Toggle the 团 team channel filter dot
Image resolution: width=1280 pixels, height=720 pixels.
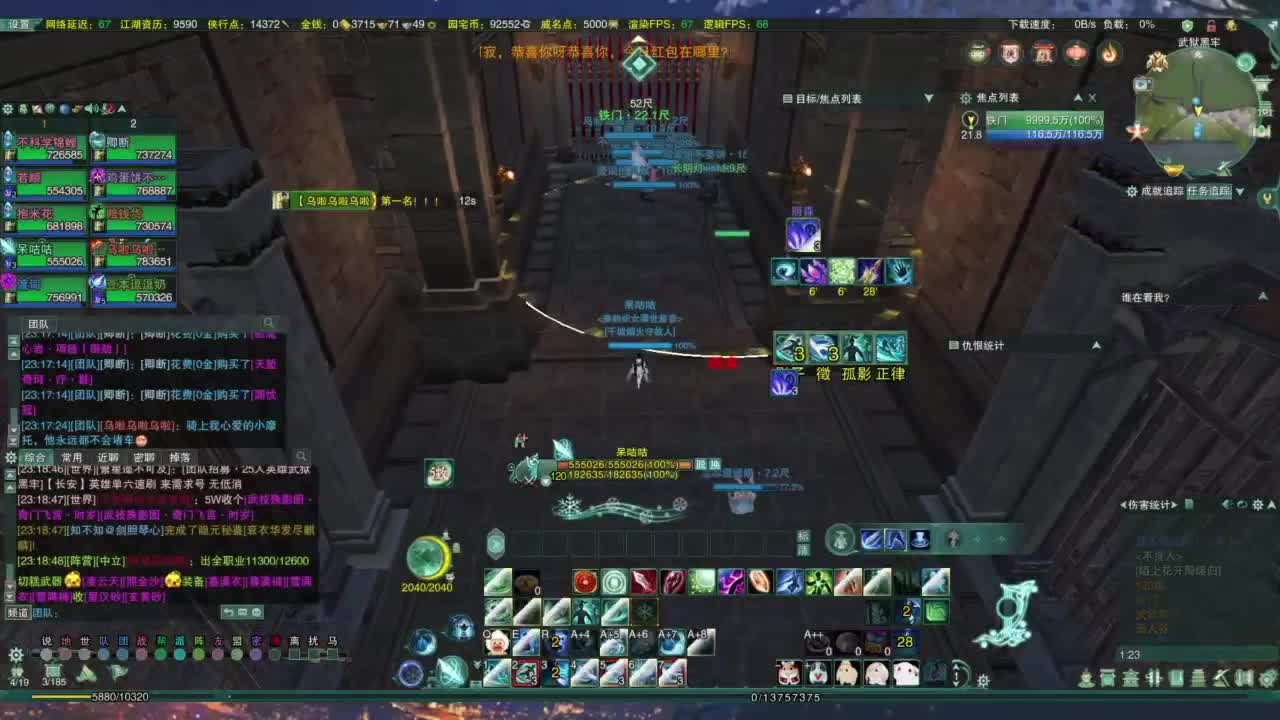click(121, 653)
